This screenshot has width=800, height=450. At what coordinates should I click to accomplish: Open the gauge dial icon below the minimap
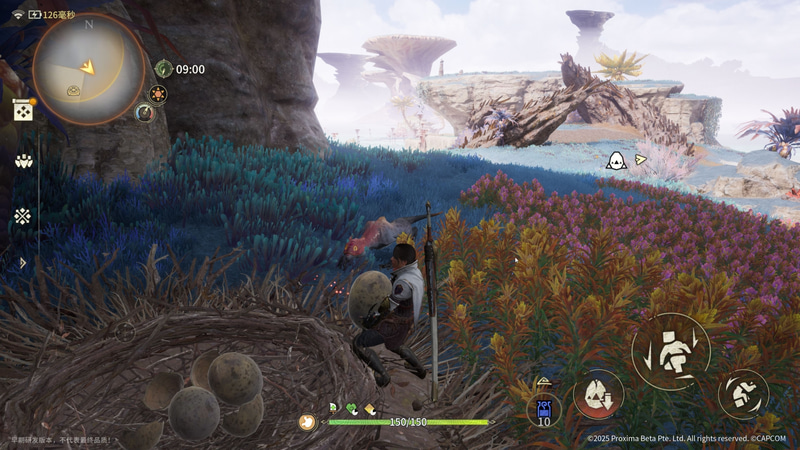coord(144,112)
